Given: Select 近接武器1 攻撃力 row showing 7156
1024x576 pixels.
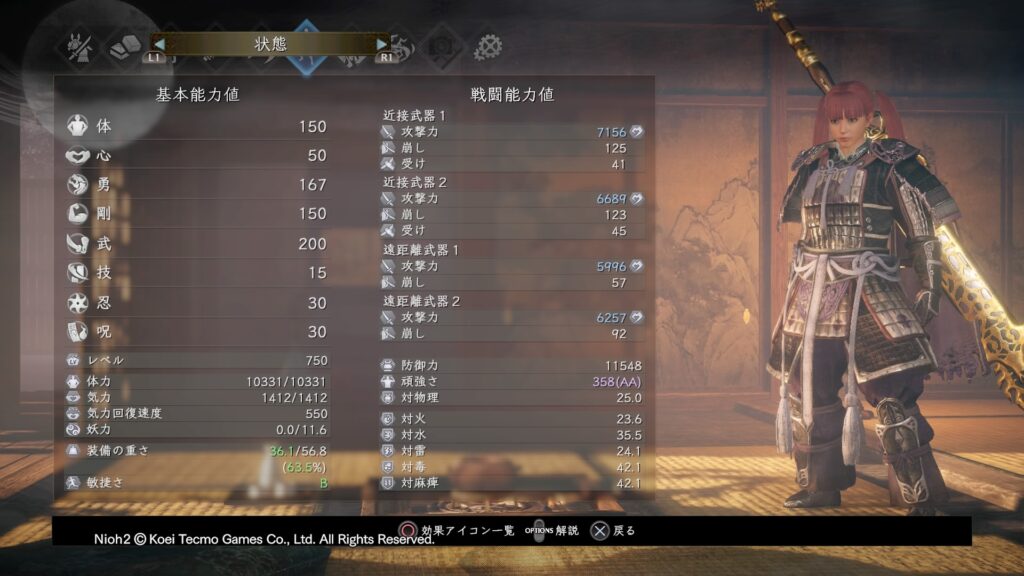Looking at the screenshot, I should (512, 132).
